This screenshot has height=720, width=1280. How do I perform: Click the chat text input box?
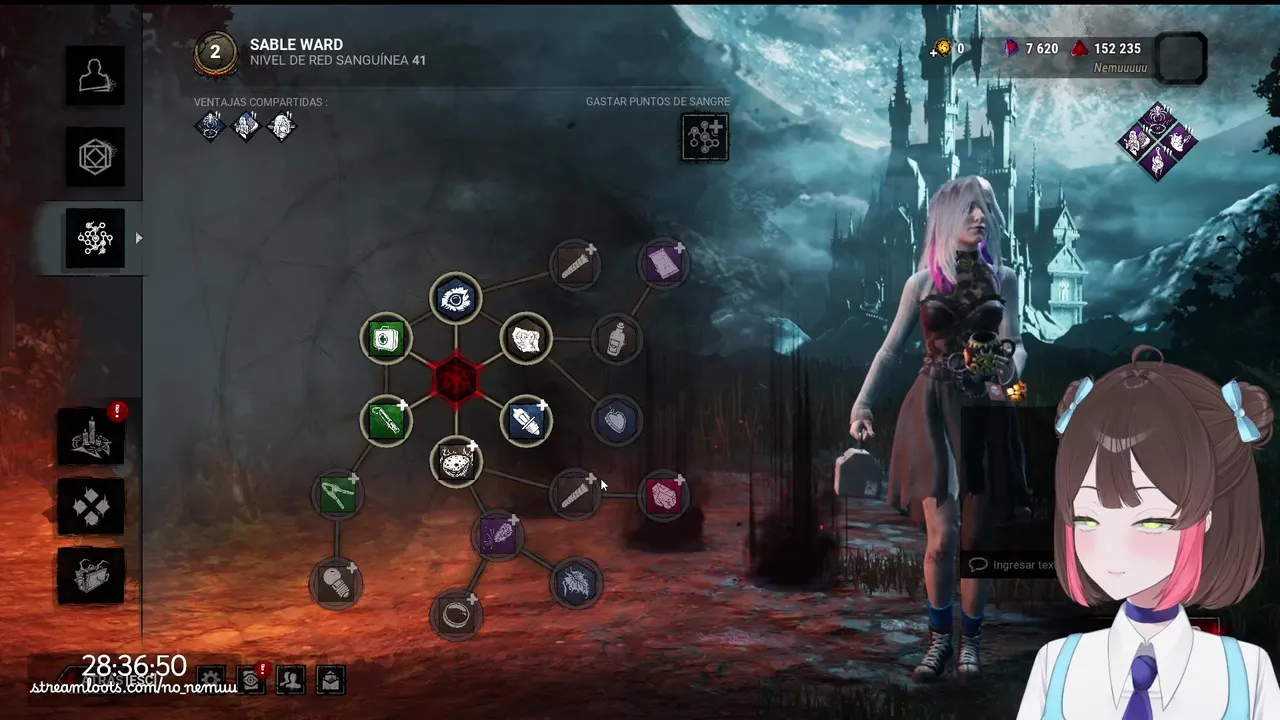(x=1010, y=565)
